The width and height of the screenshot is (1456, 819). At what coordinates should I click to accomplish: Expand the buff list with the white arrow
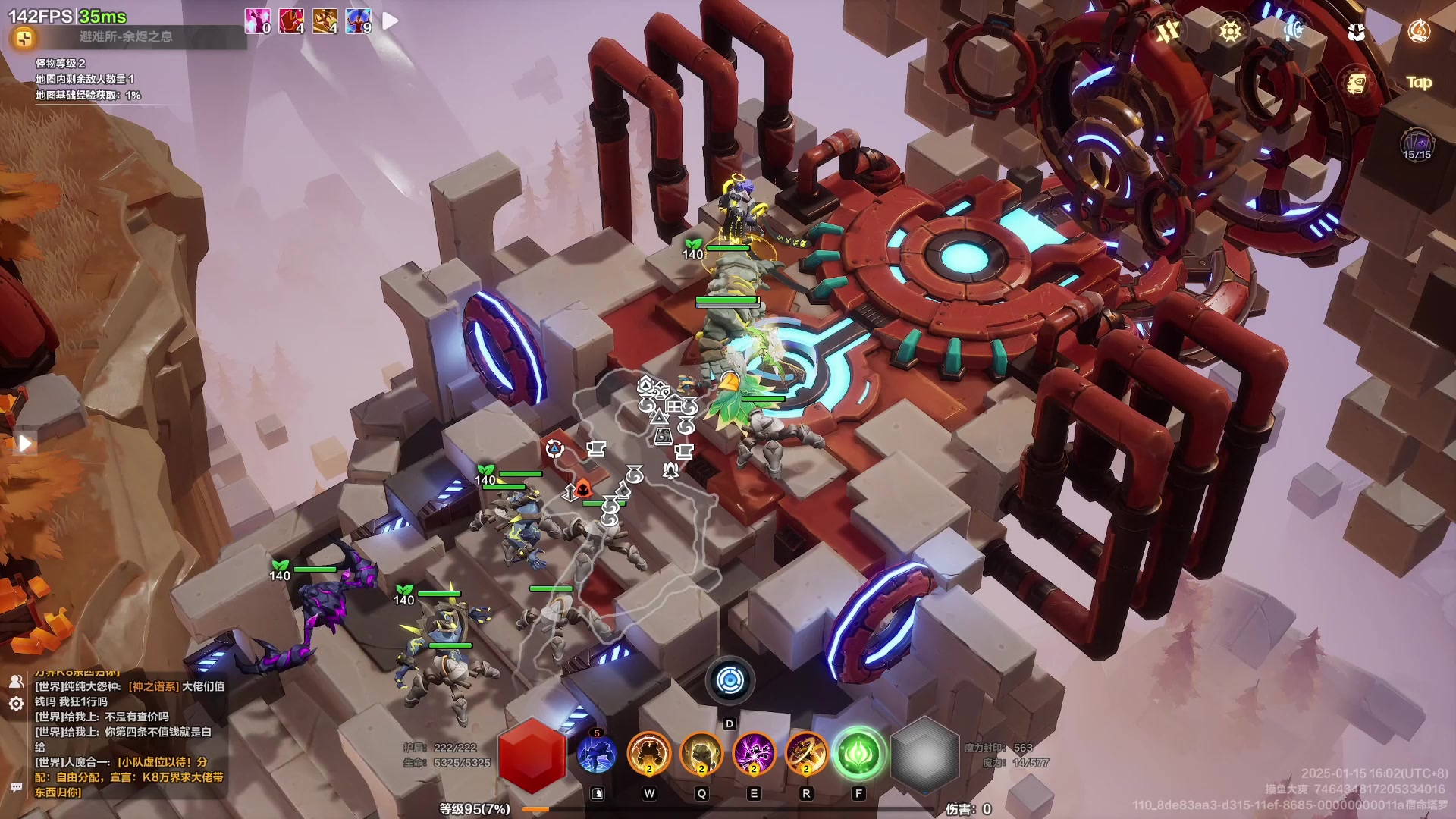coord(390,20)
